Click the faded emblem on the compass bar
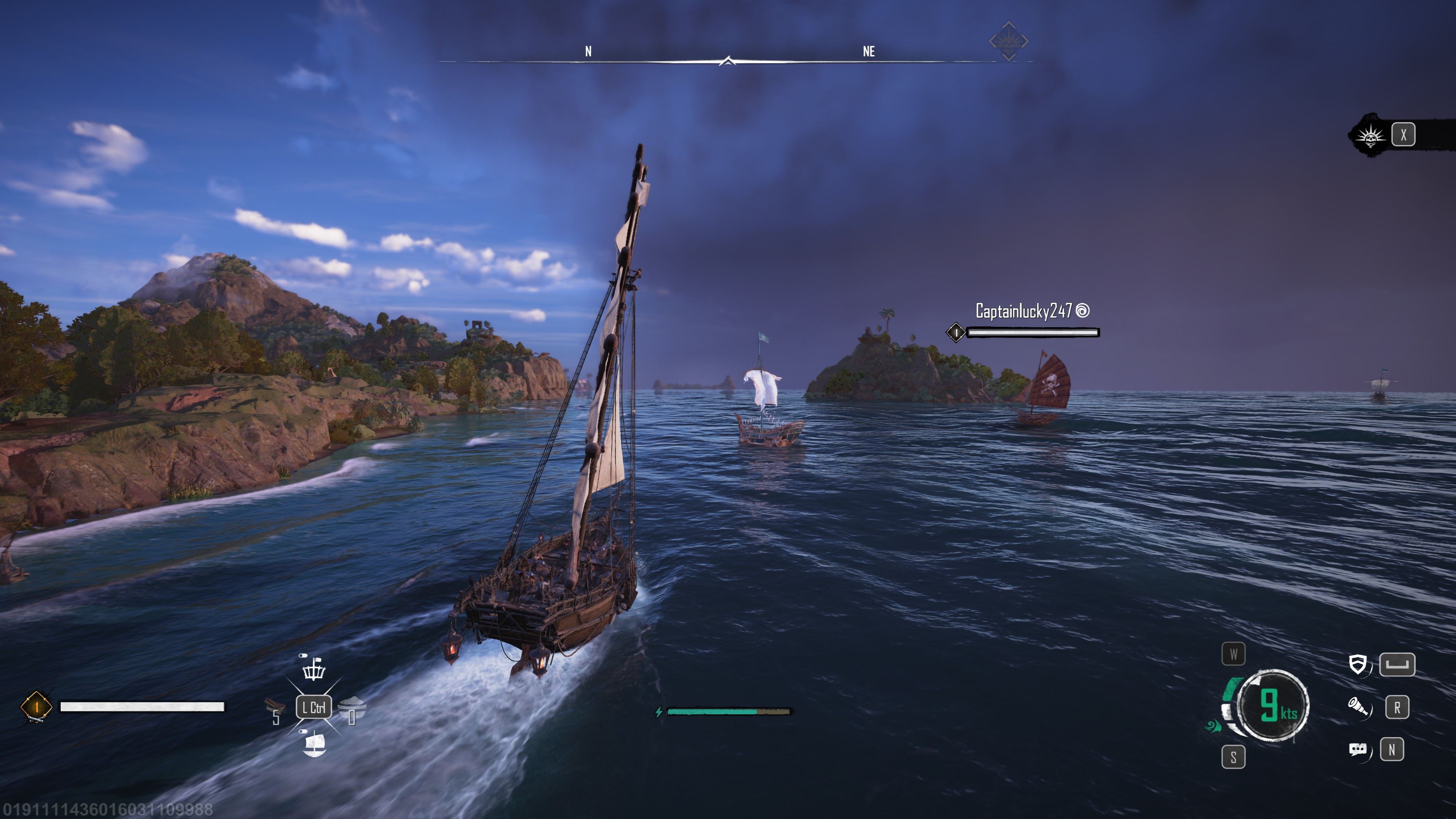Screen dimensions: 1456x819 [x=1008, y=41]
